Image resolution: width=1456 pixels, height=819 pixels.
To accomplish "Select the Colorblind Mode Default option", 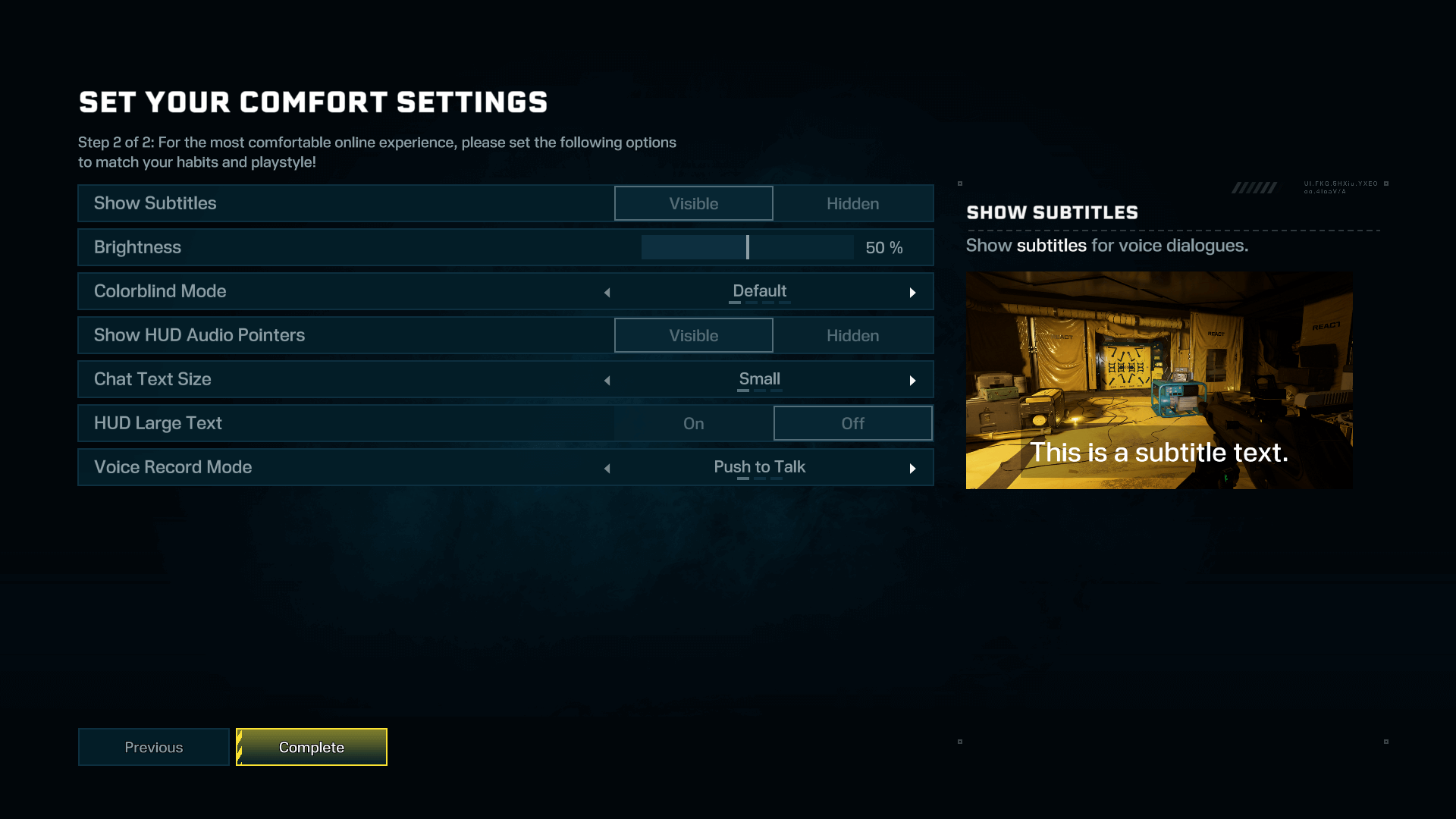I will point(759,291).
